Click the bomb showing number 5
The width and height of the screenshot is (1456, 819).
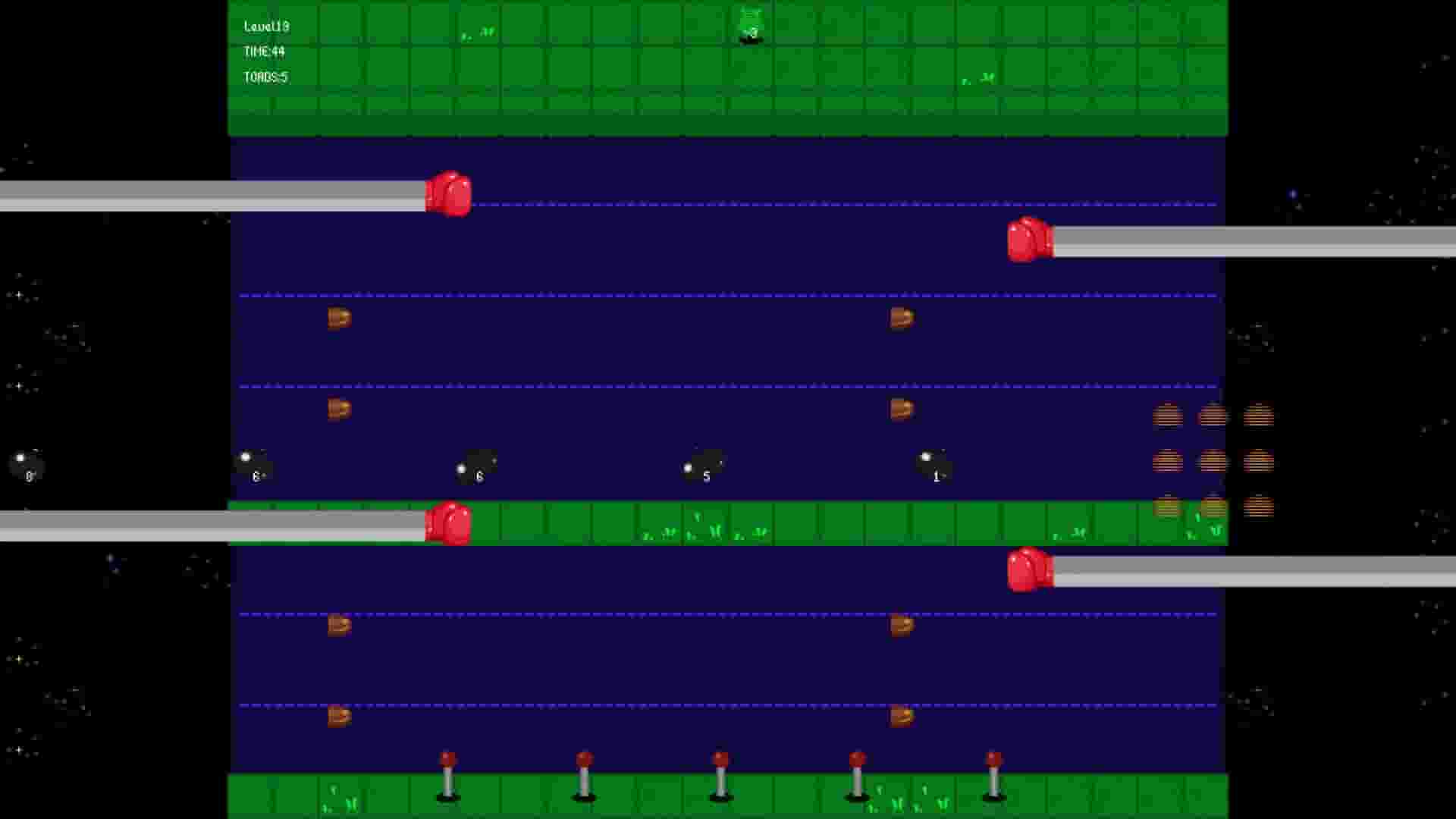704,466
